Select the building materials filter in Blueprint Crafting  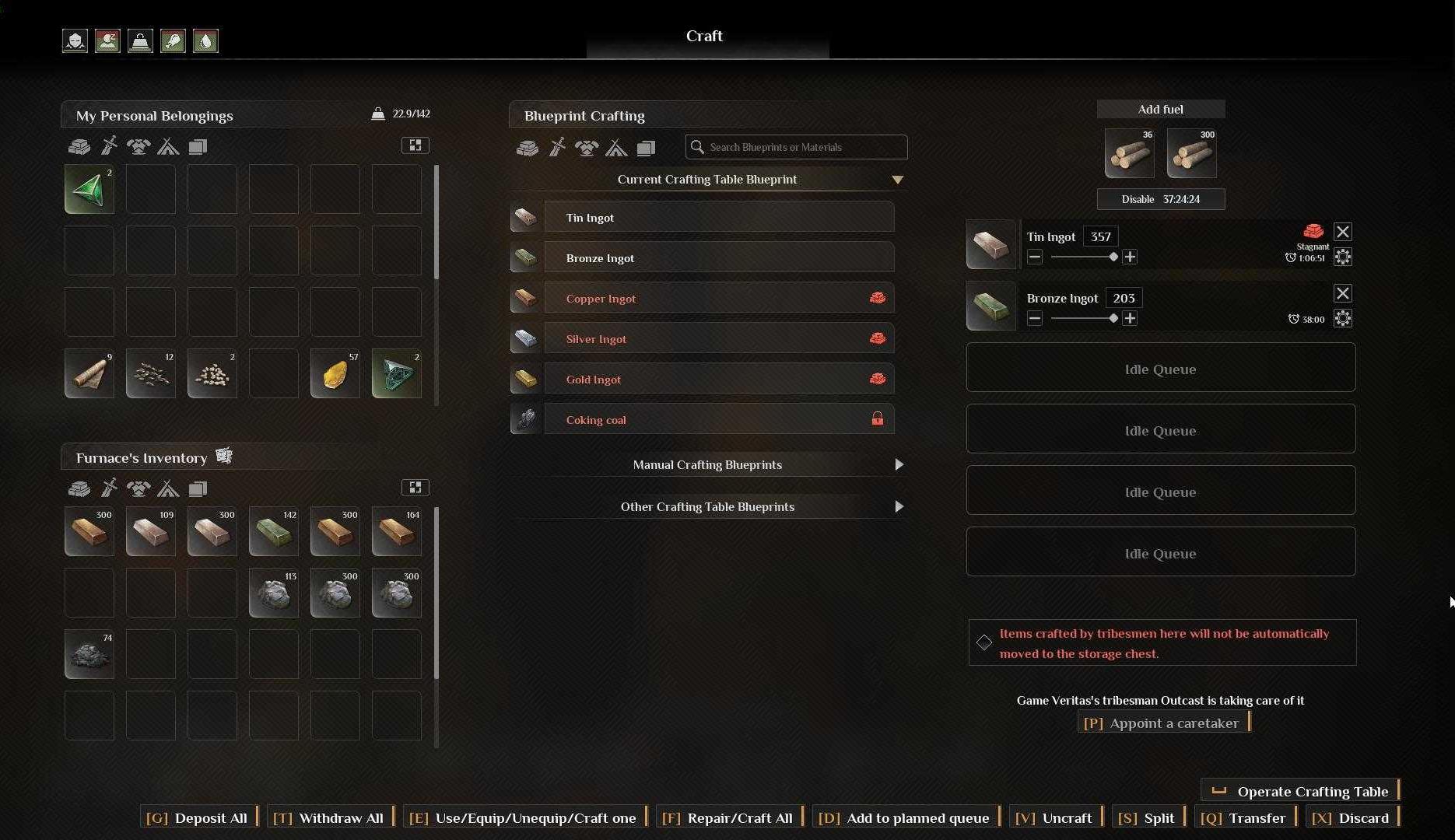click(527, 148)
